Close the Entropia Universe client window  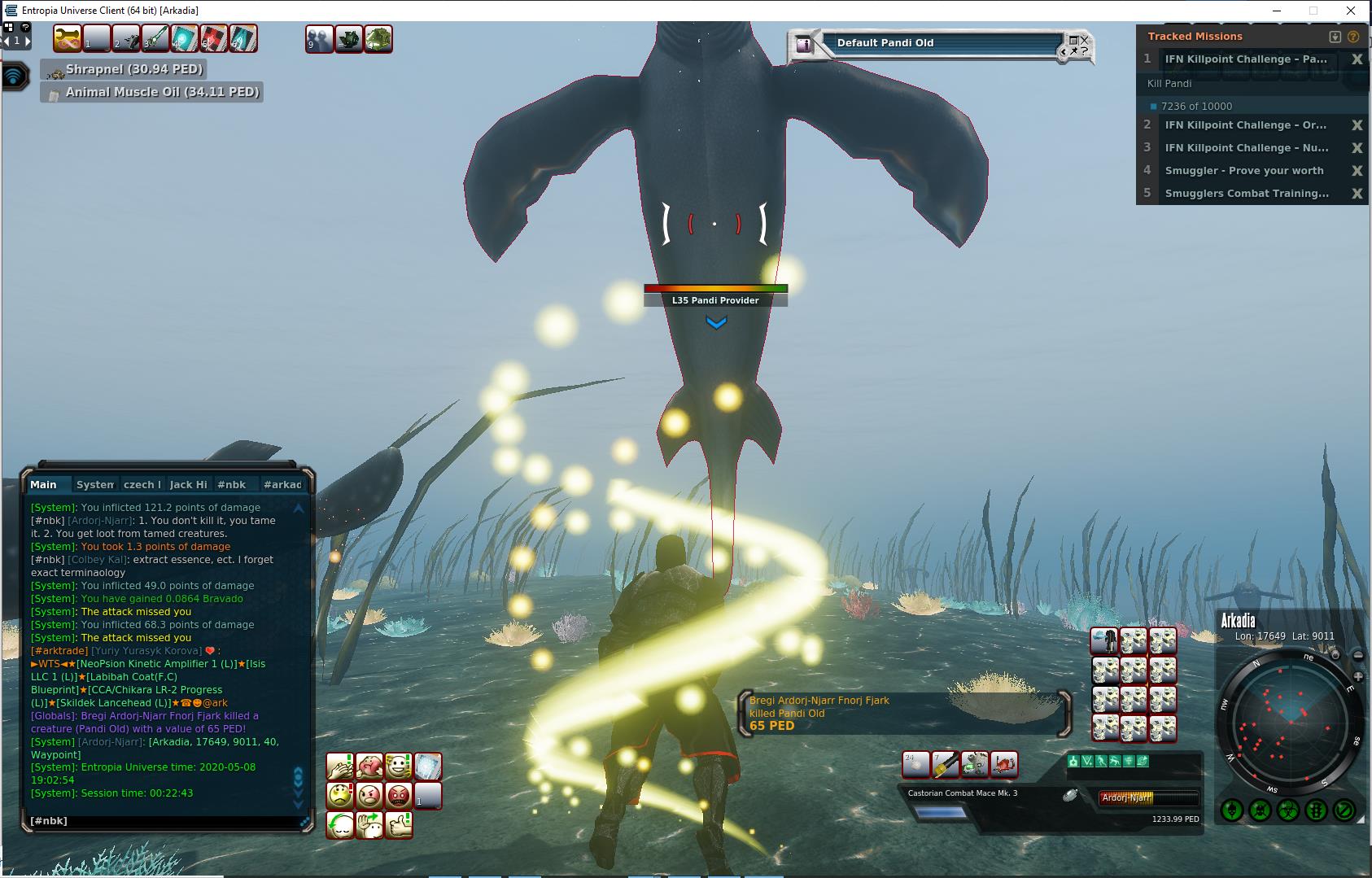1351,11
